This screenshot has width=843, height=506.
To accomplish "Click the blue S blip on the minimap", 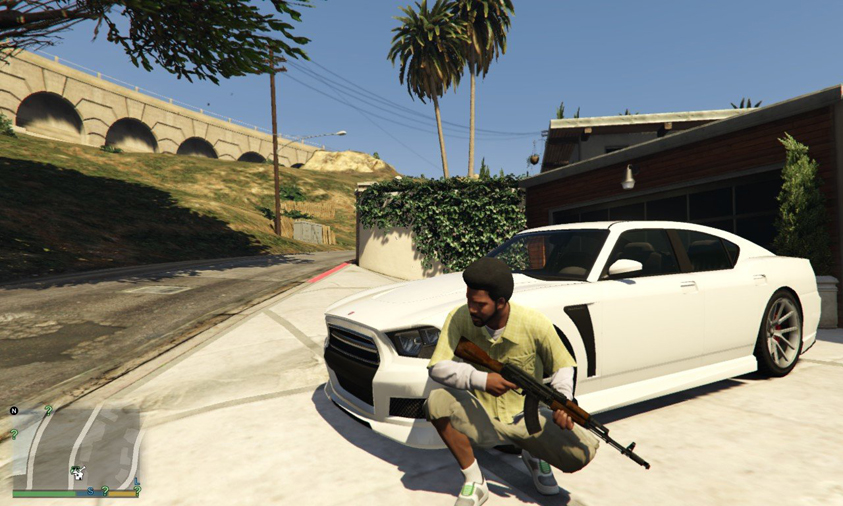I will click(x=90, y=491).
